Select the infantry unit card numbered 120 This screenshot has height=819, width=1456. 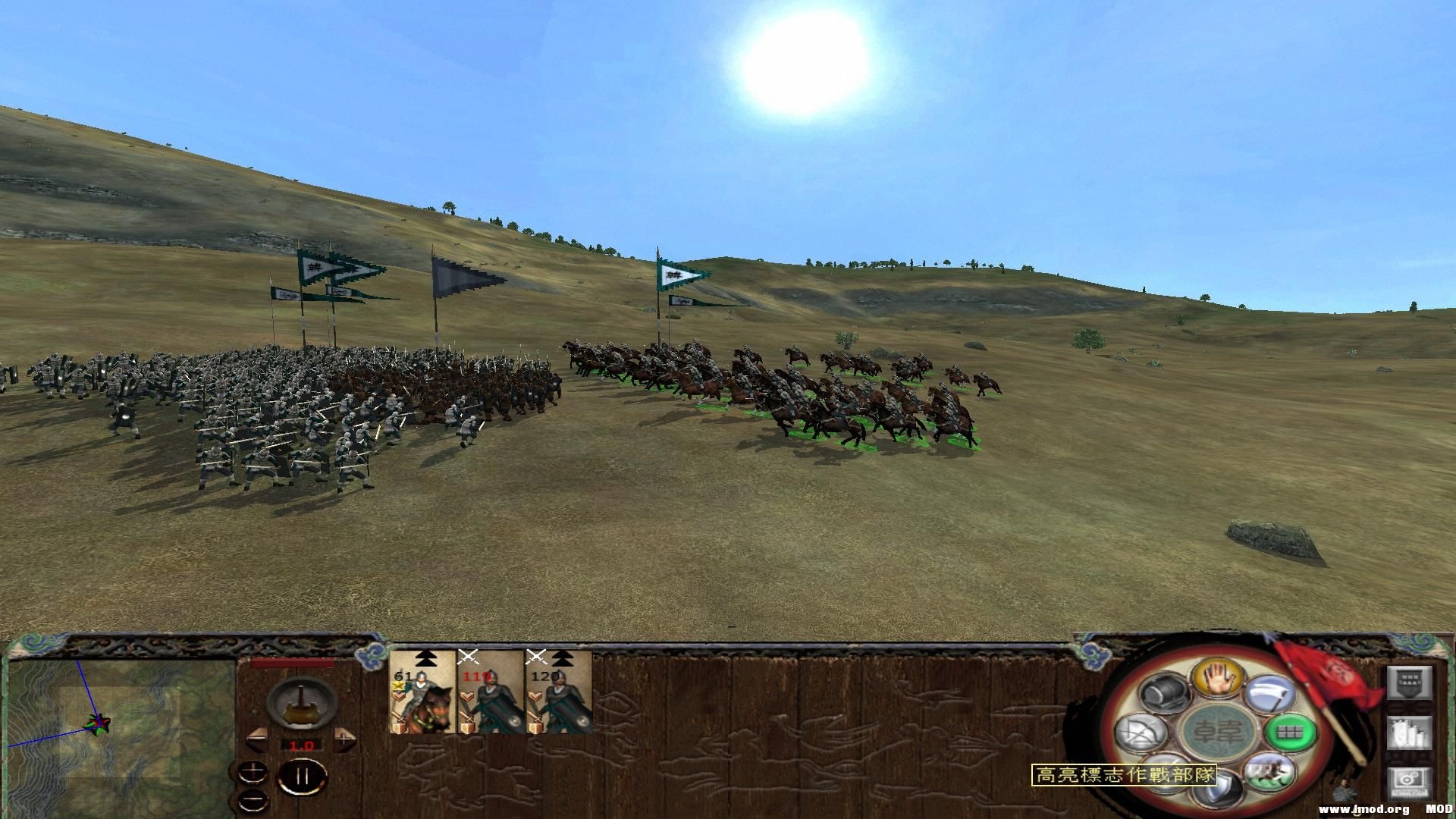click(x=559, y=694)
